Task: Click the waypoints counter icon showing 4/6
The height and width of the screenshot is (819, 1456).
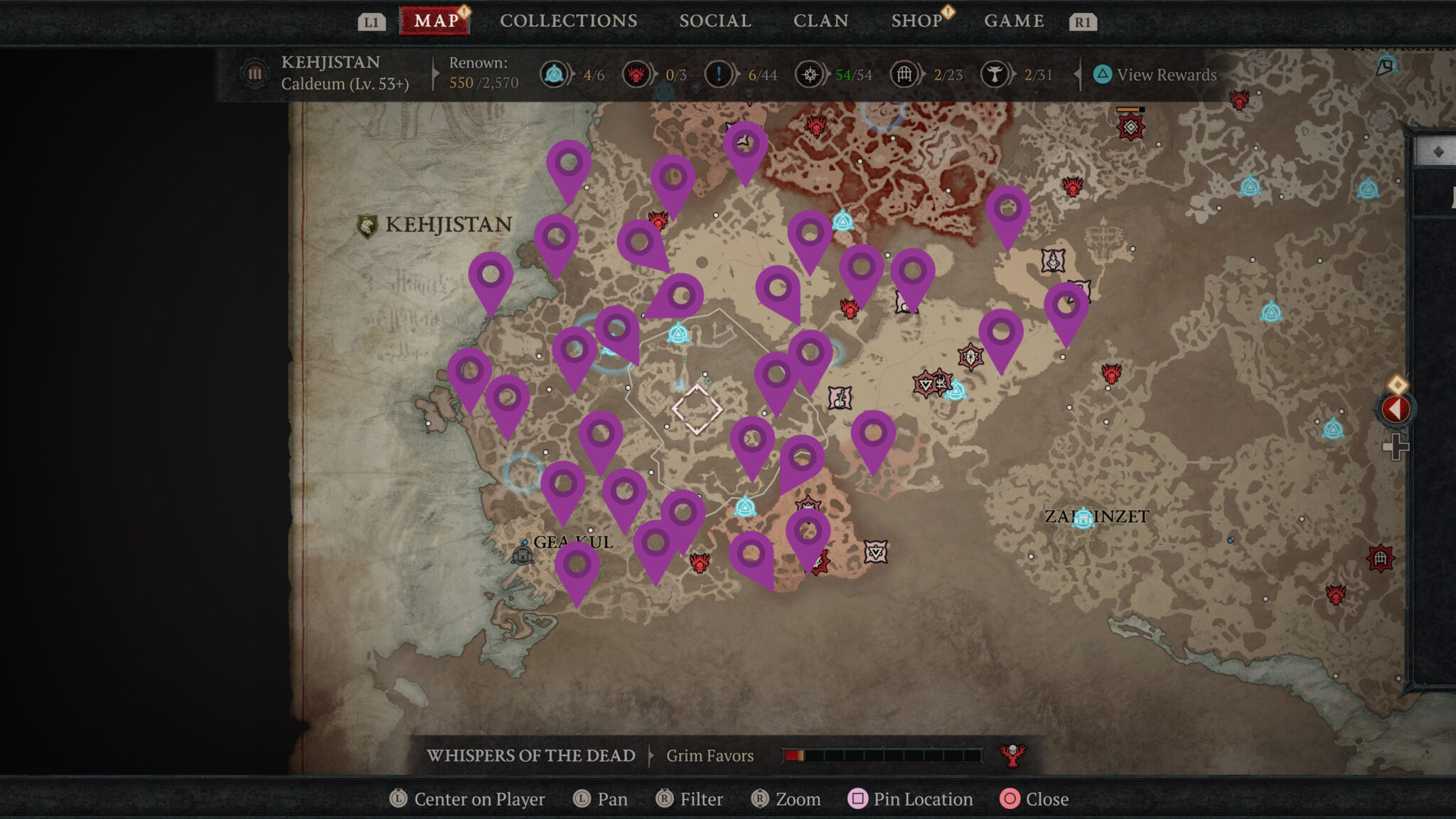Action: click(554, 73)
